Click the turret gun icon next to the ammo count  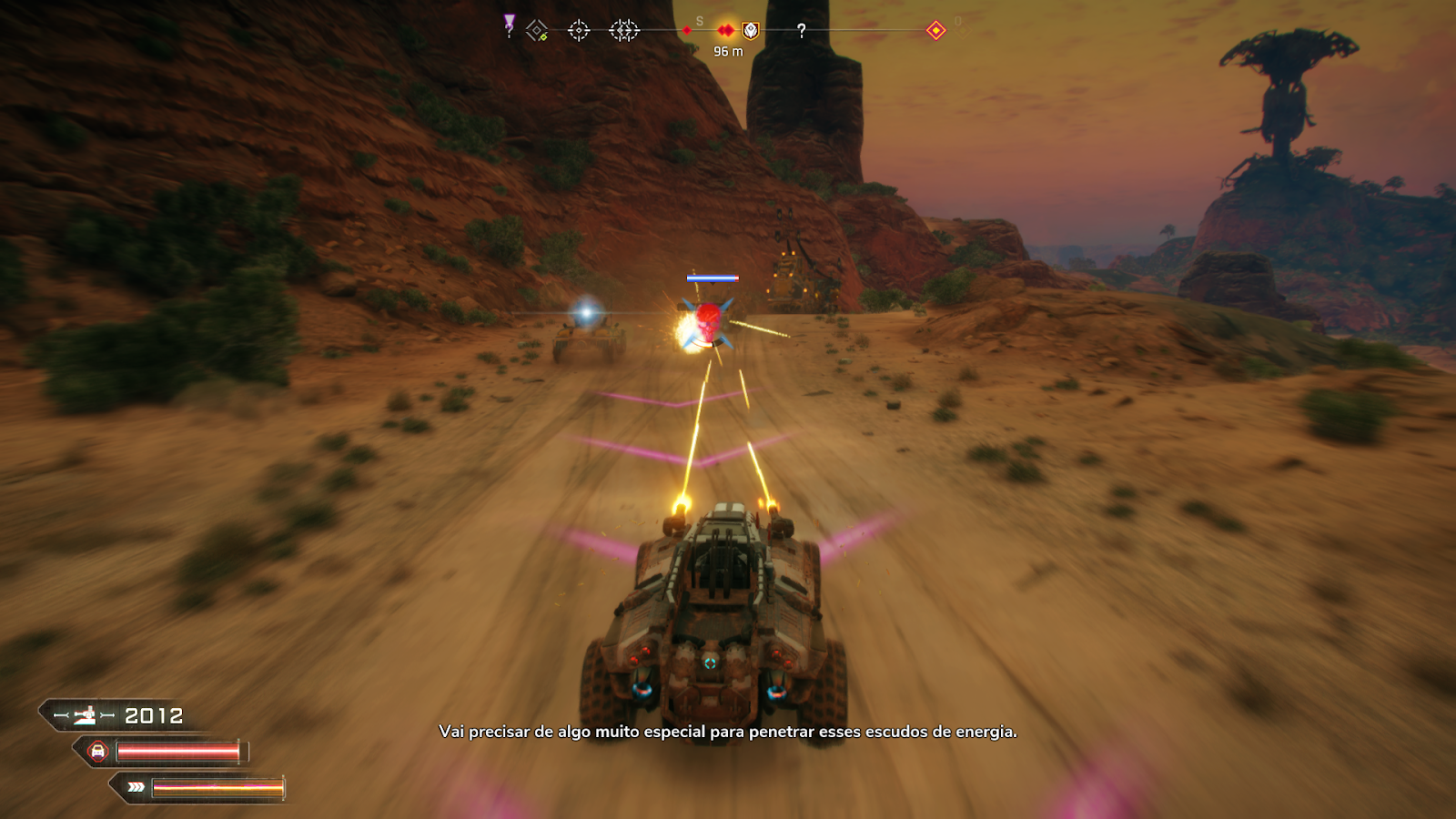pos(86,715)
